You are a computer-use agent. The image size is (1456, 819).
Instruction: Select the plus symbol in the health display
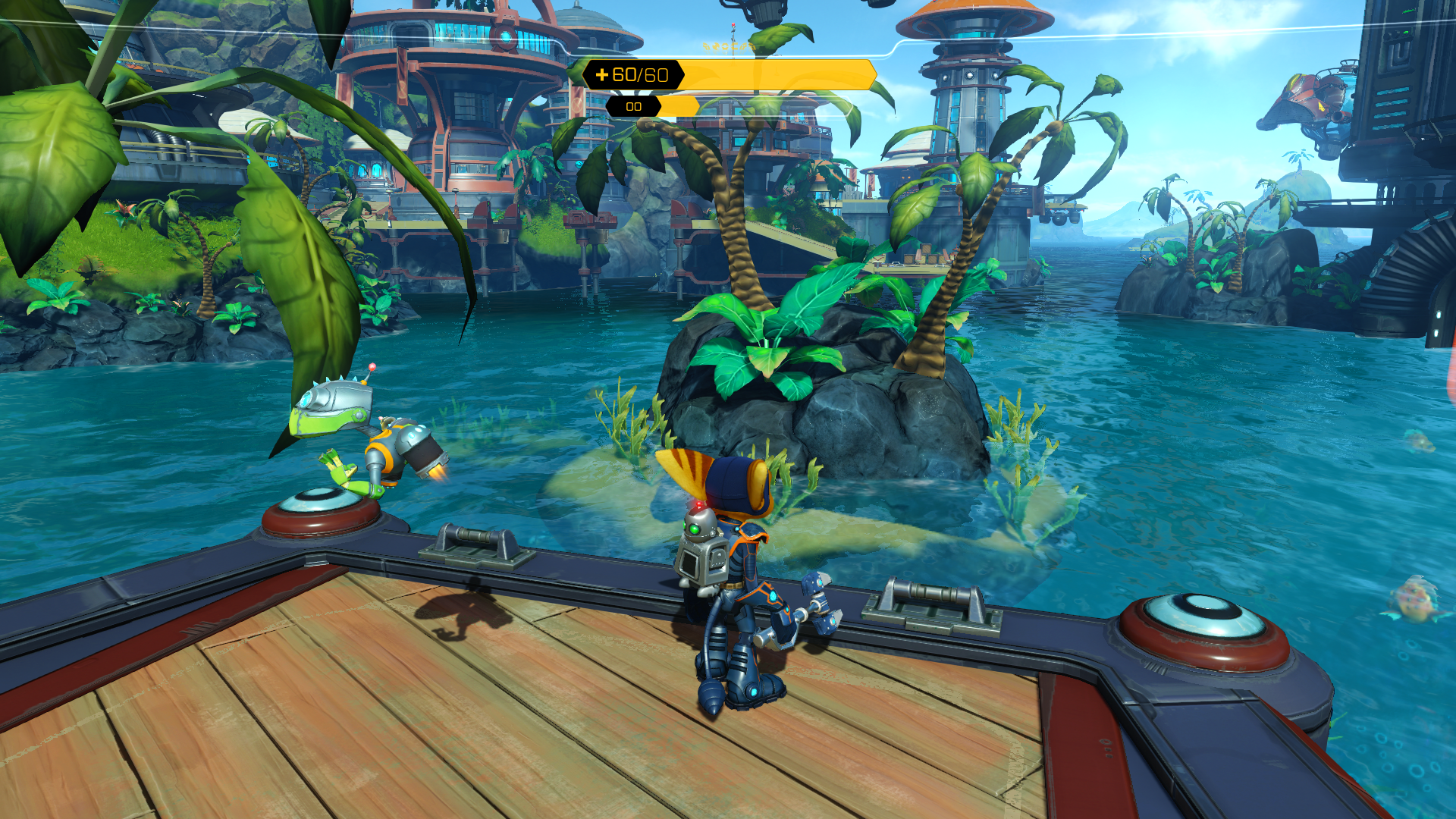click(x=603, y=74)
